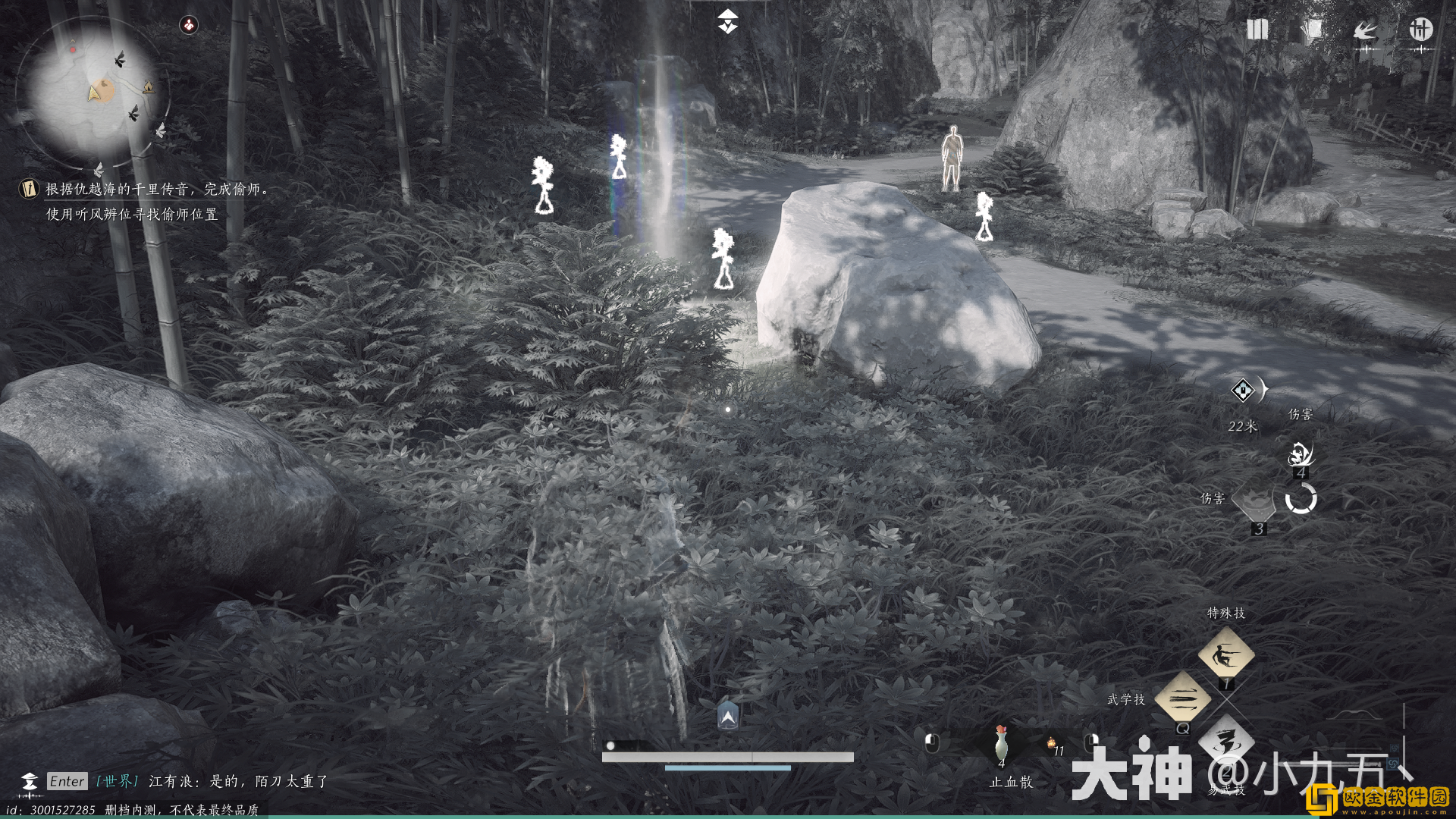Click the chat icon beside Enter
The image size is (1456, 819).
click(29, 782)
